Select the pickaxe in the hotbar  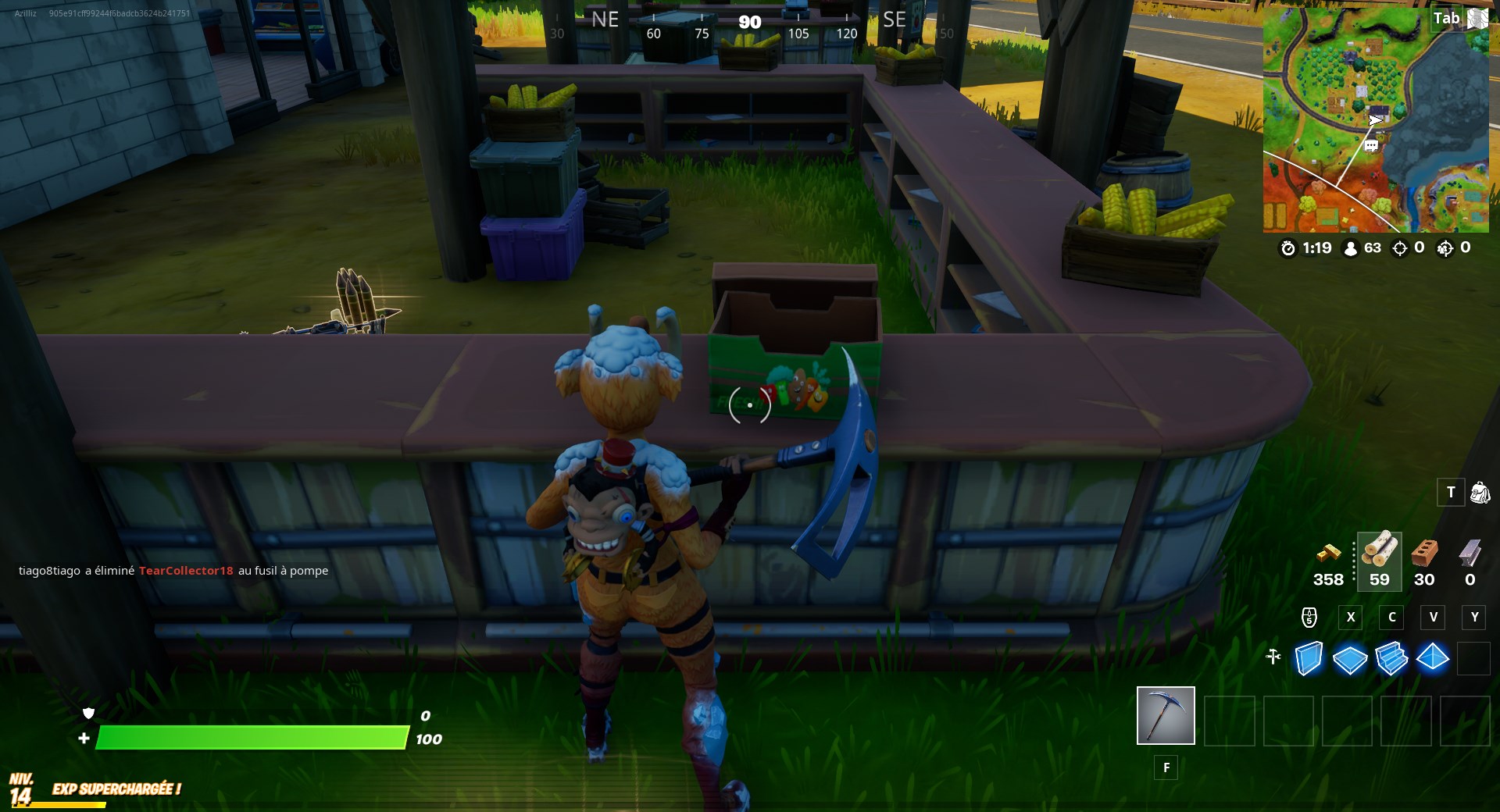1165,715
